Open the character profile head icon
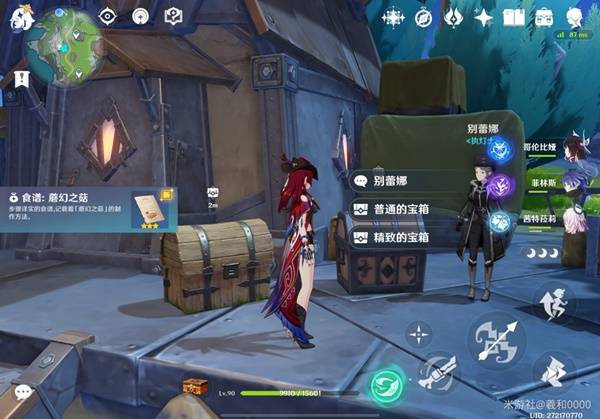600x419 pixels. (575, 18)
